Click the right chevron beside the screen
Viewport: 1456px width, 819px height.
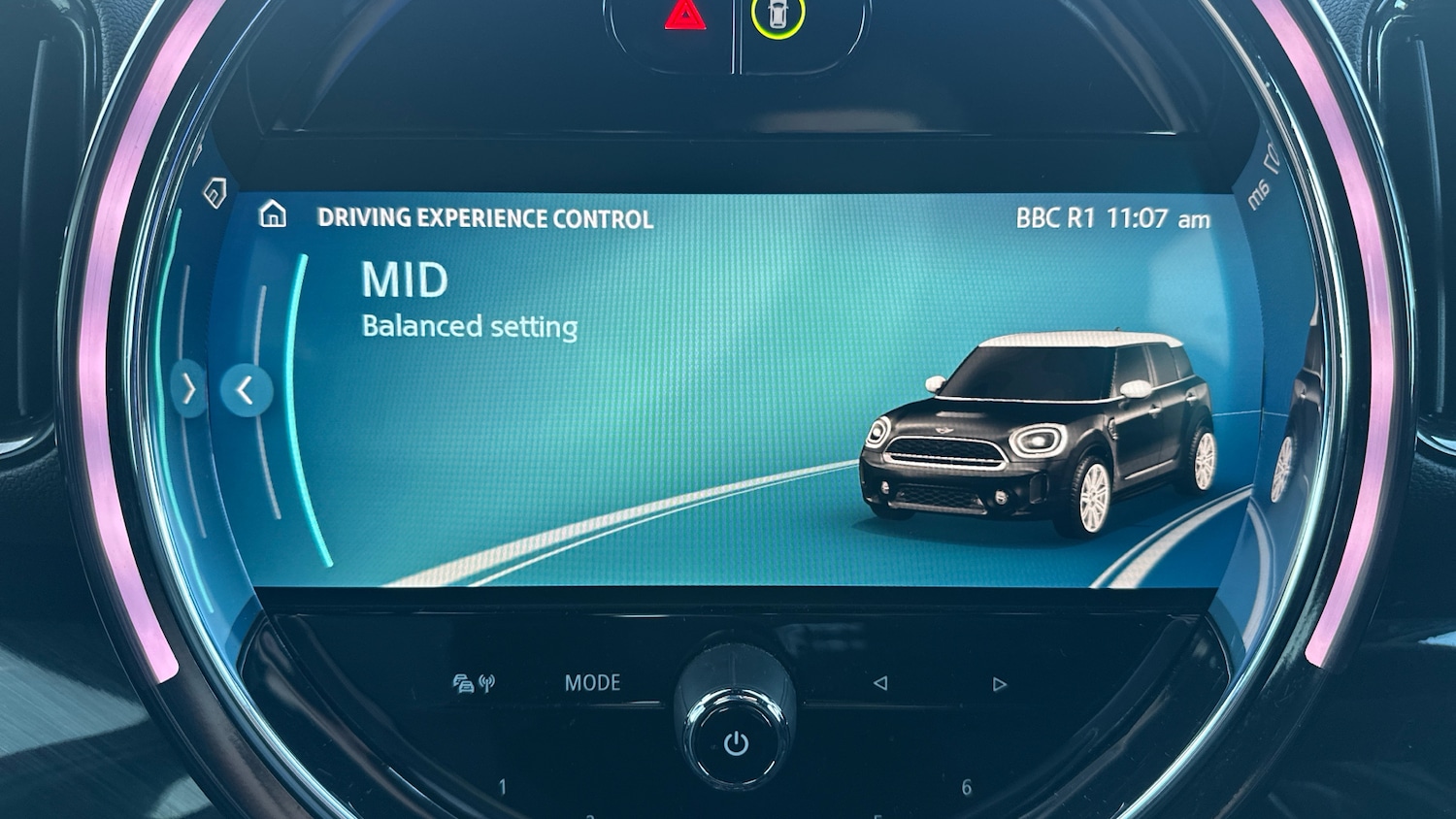[189, 389]
